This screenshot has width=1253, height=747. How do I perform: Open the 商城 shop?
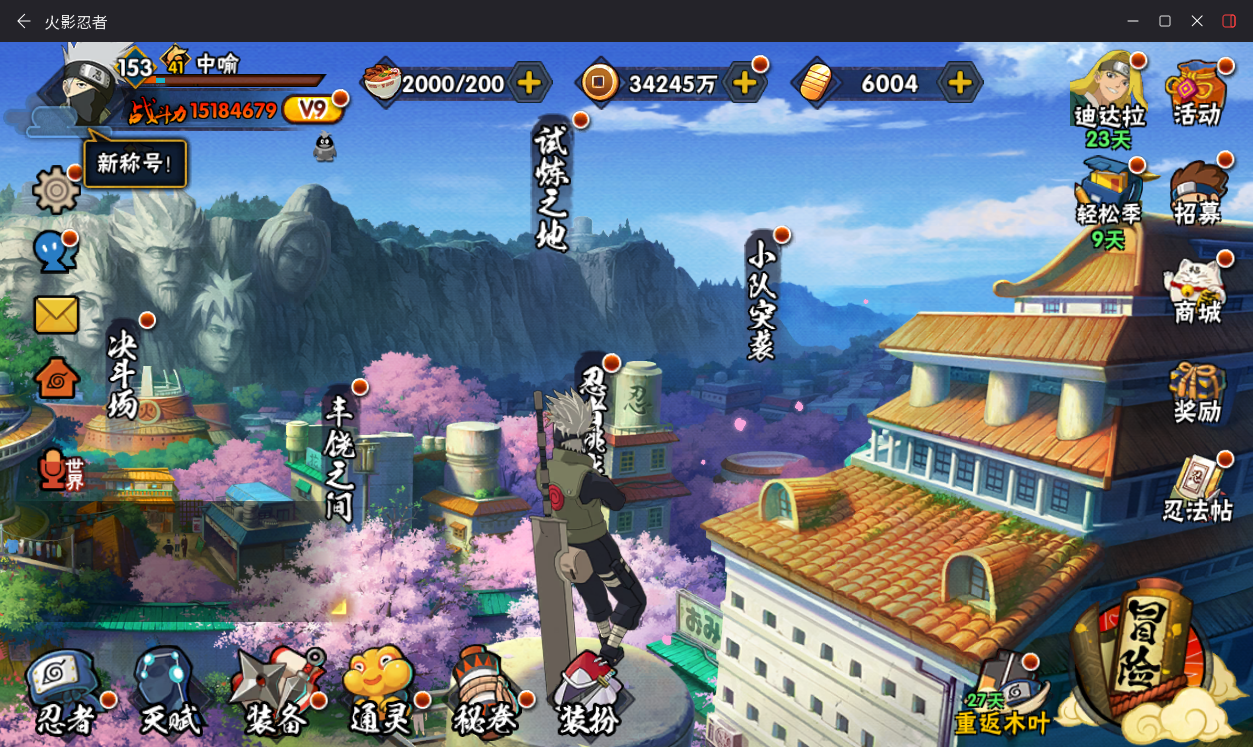[x=1197, y=290]
